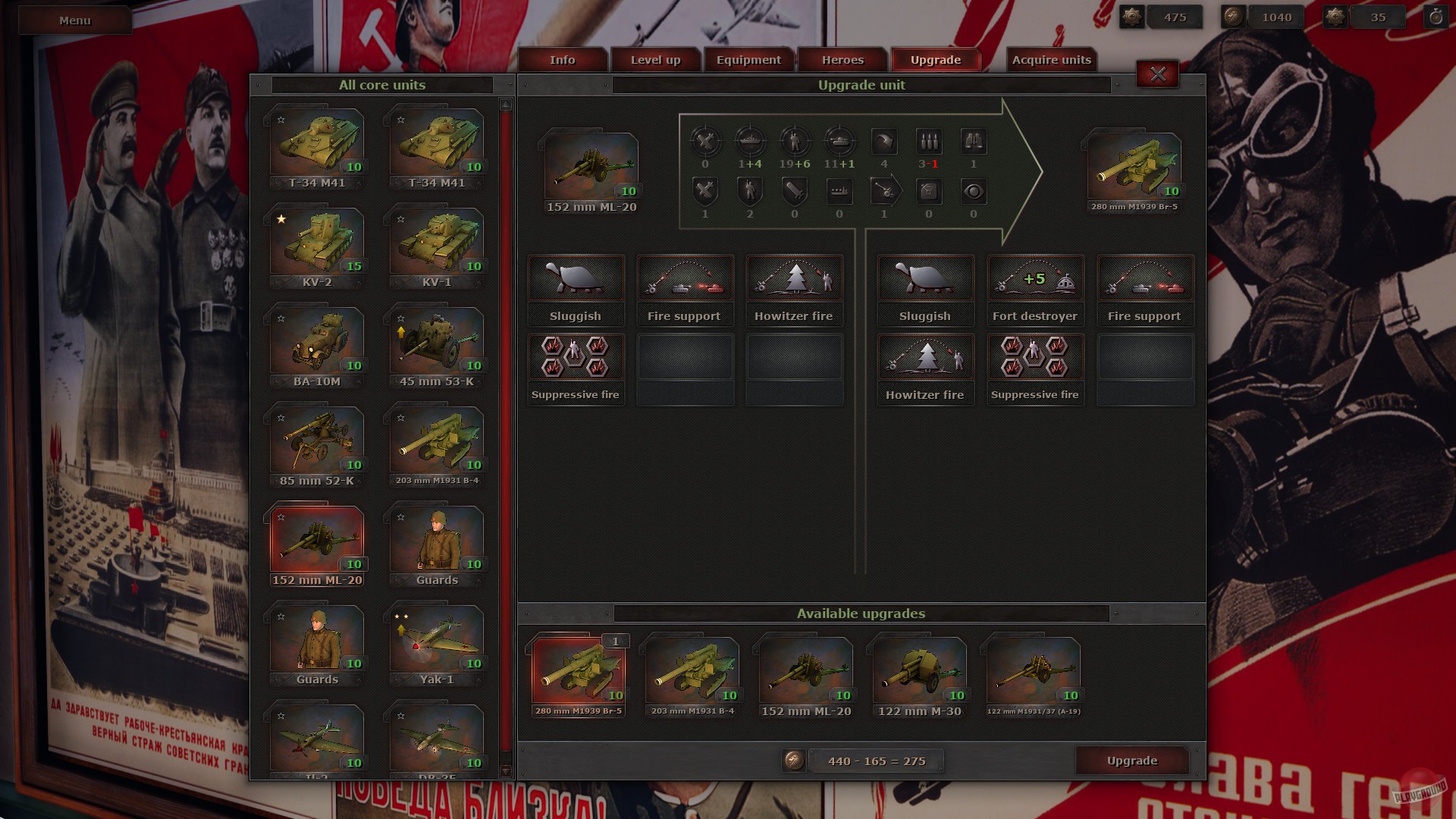1456x819 pixels.
Task: Open the Equipment tab
Action: click(x=749, y=59)
